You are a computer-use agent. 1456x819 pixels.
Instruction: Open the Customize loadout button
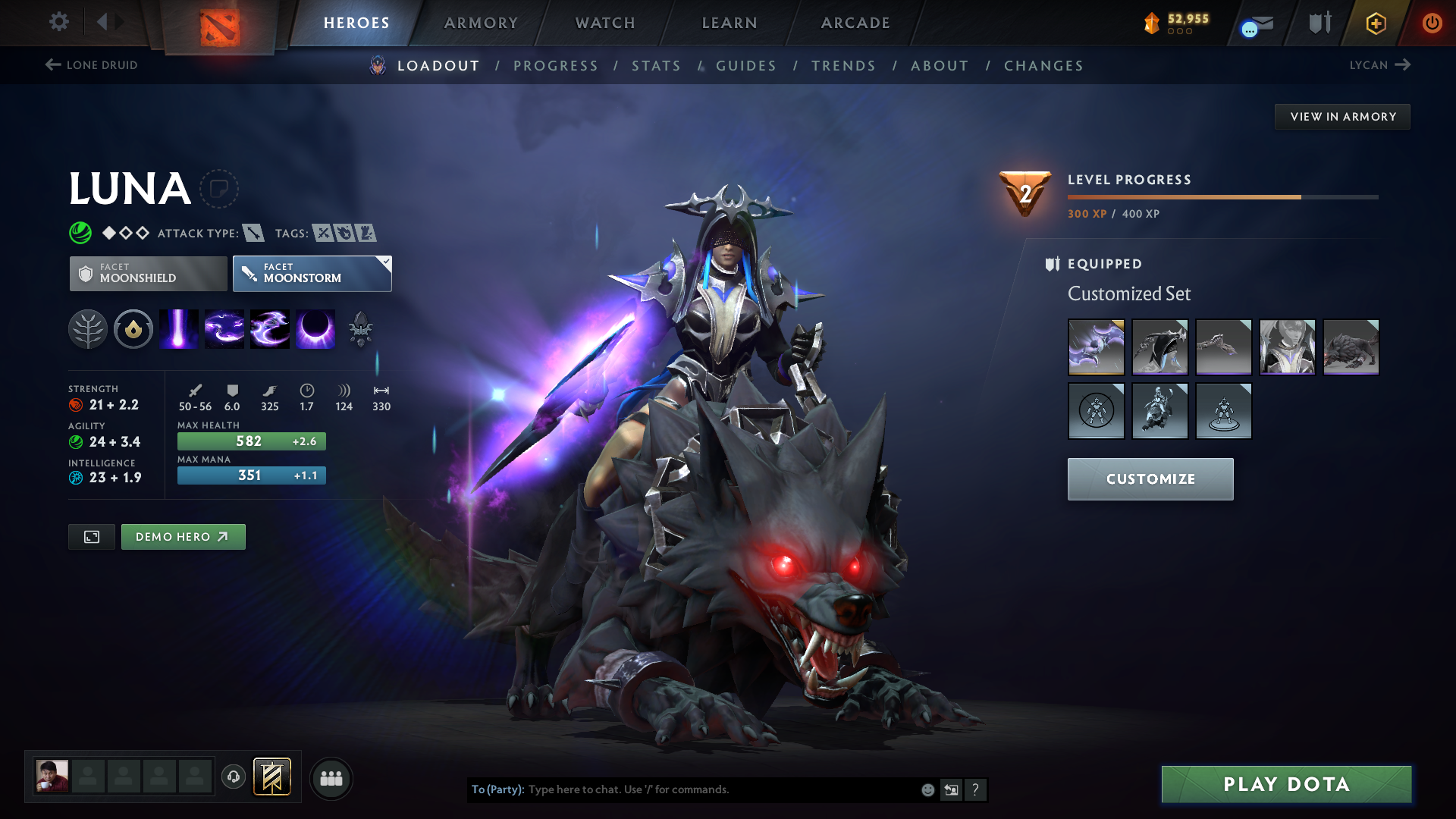coord(1150,479)
